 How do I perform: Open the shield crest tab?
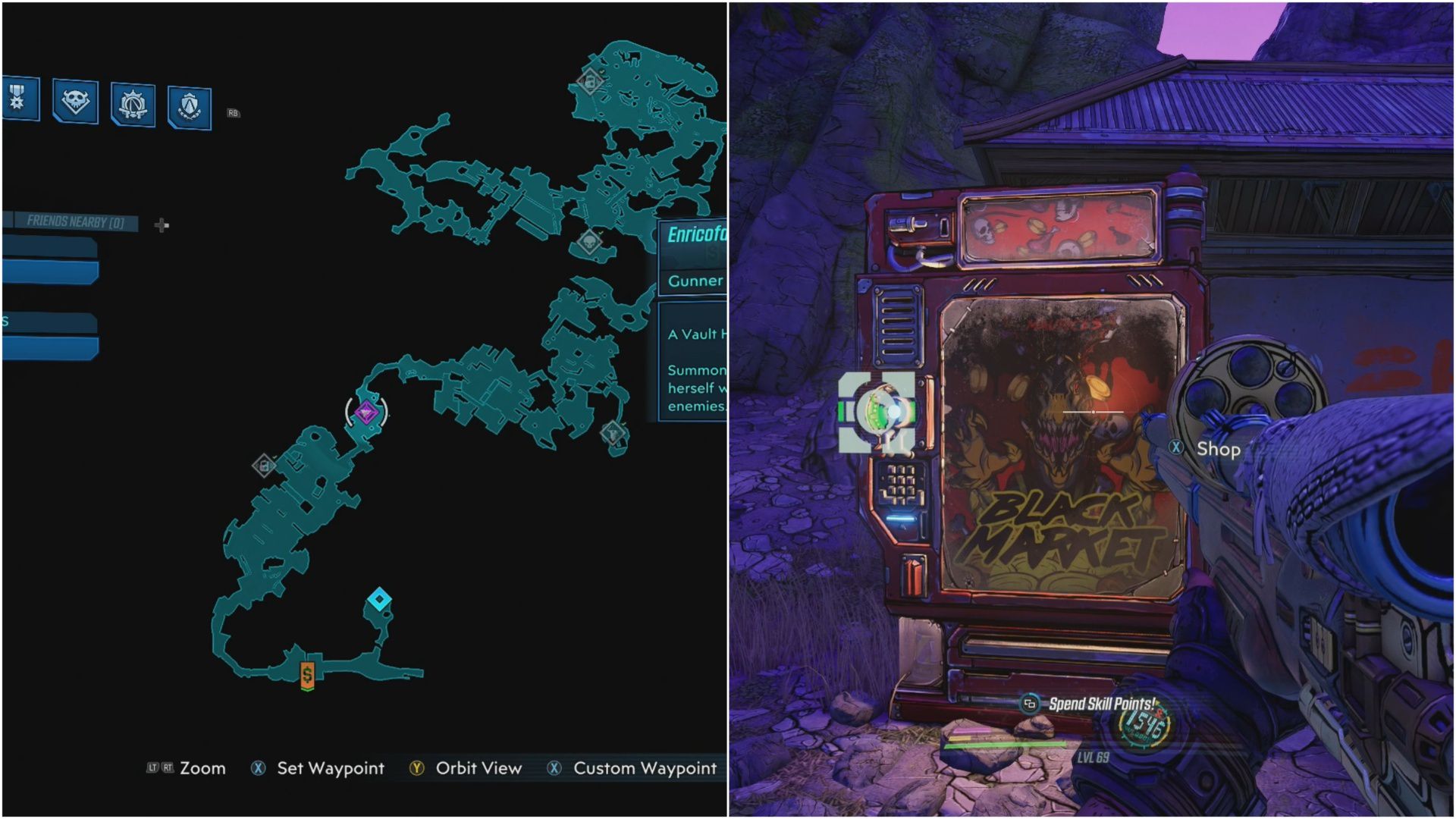189,107
